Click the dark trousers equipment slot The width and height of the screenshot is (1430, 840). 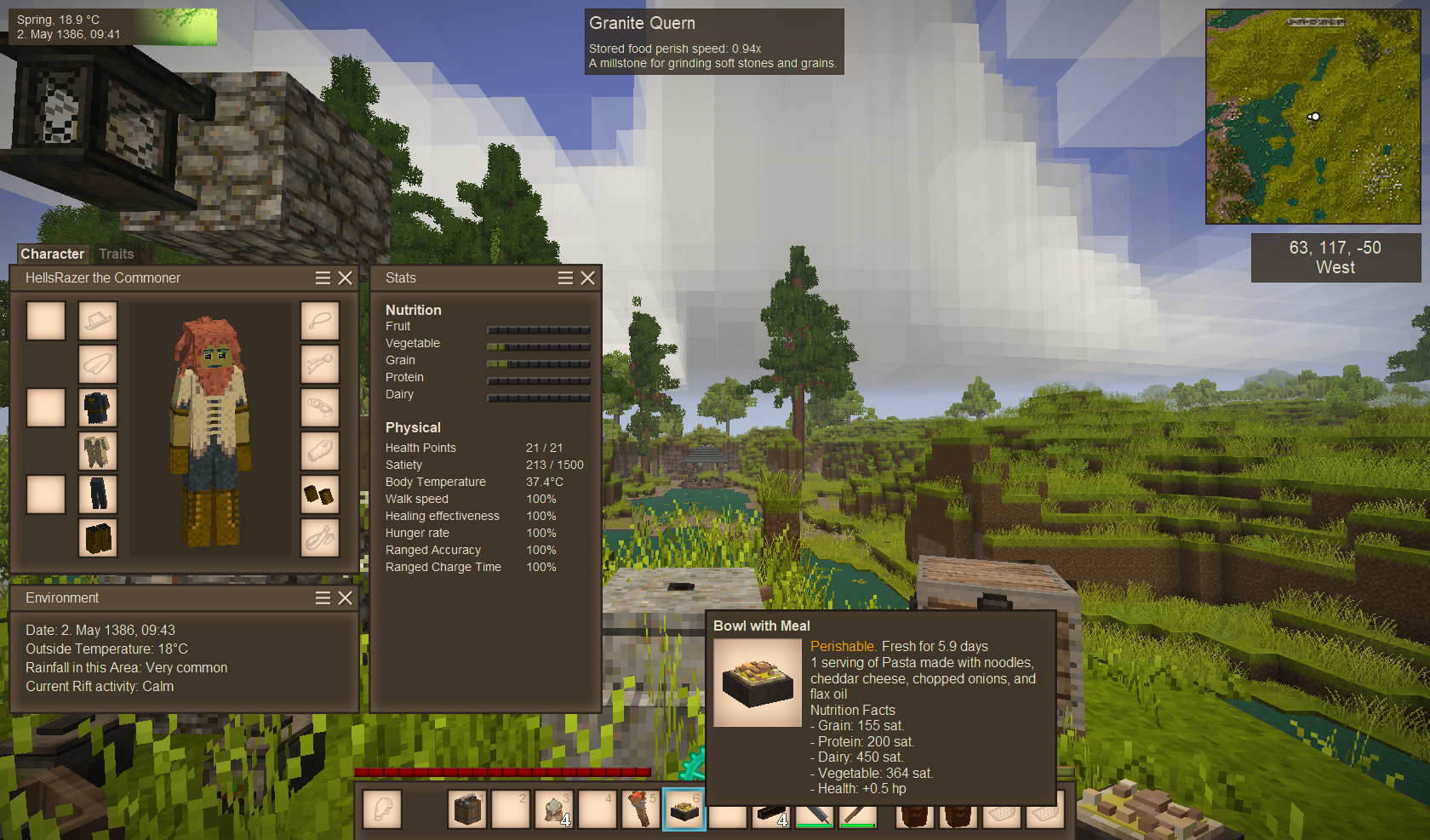click(x=97, y=494)
